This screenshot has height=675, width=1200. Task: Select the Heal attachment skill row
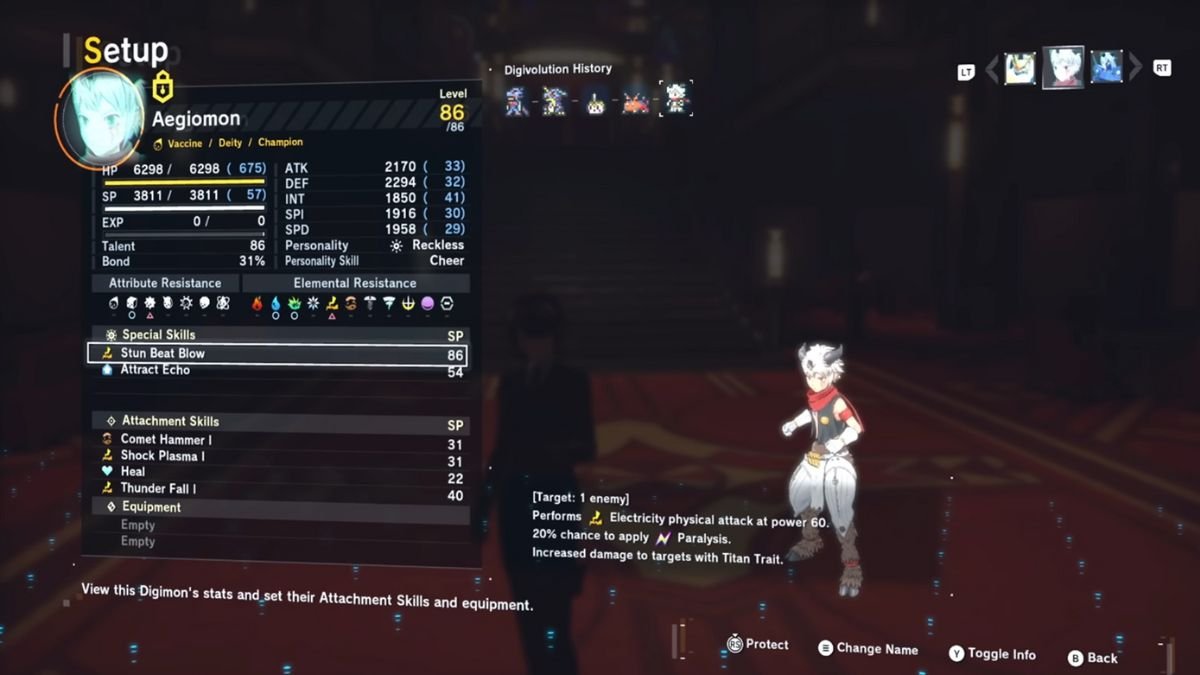(x=276, y=472)
